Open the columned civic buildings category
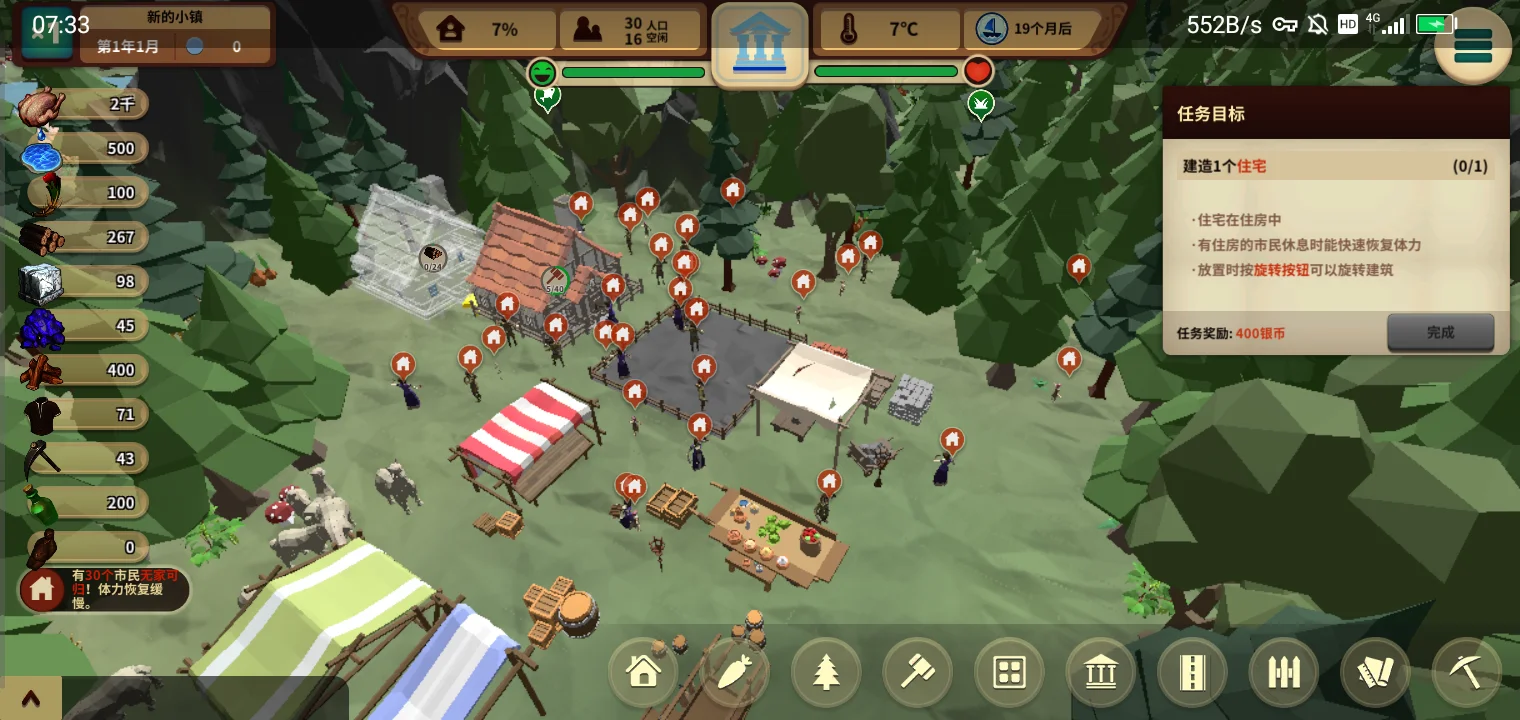The height and width of the screenshot is (720, 1520). [x=1100, y=672]
